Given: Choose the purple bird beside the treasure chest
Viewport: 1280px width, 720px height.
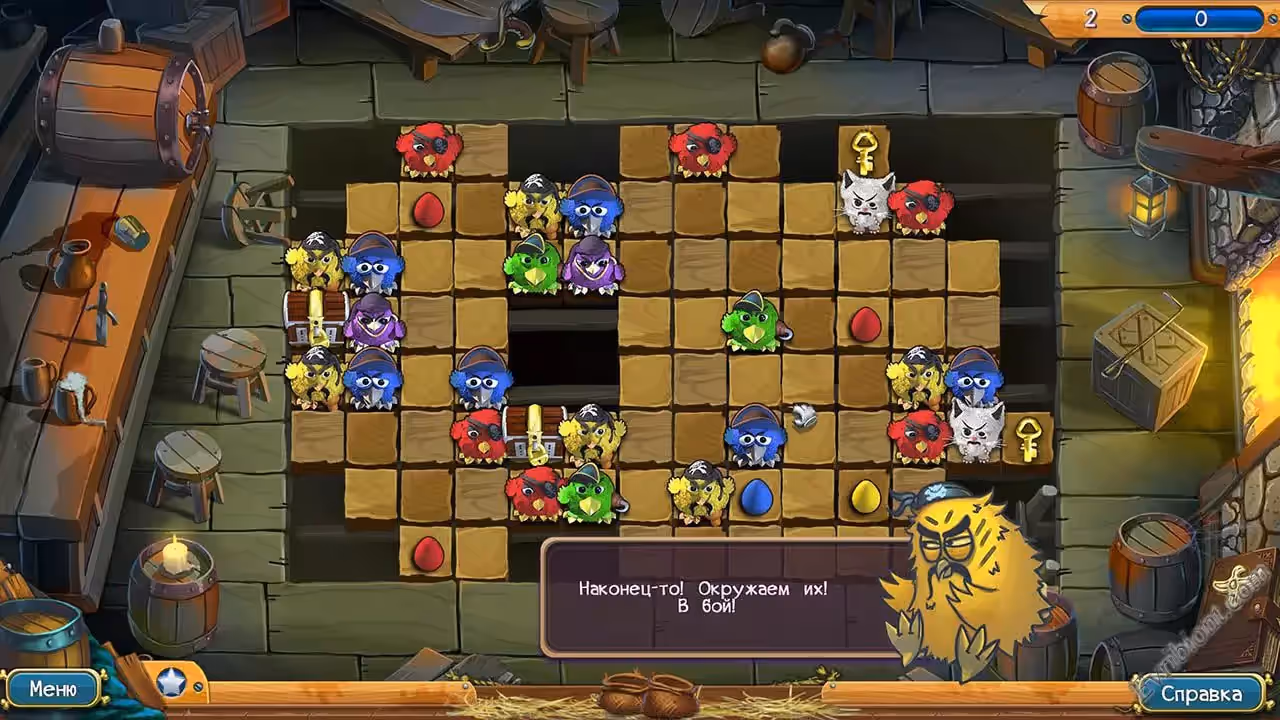Looking at the screenshot, I should point(373,321).
